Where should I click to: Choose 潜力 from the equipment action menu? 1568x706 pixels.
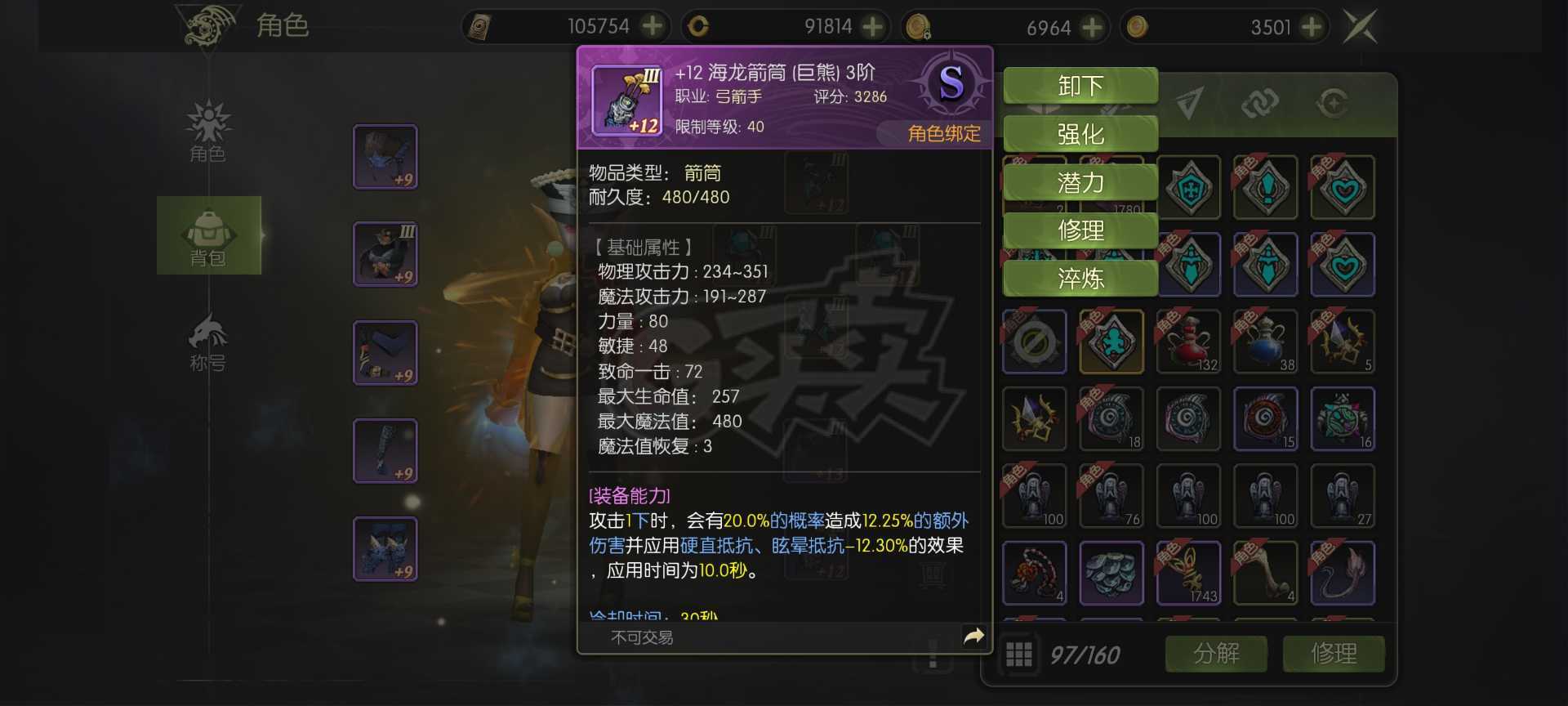click(x=1080, y=183)
